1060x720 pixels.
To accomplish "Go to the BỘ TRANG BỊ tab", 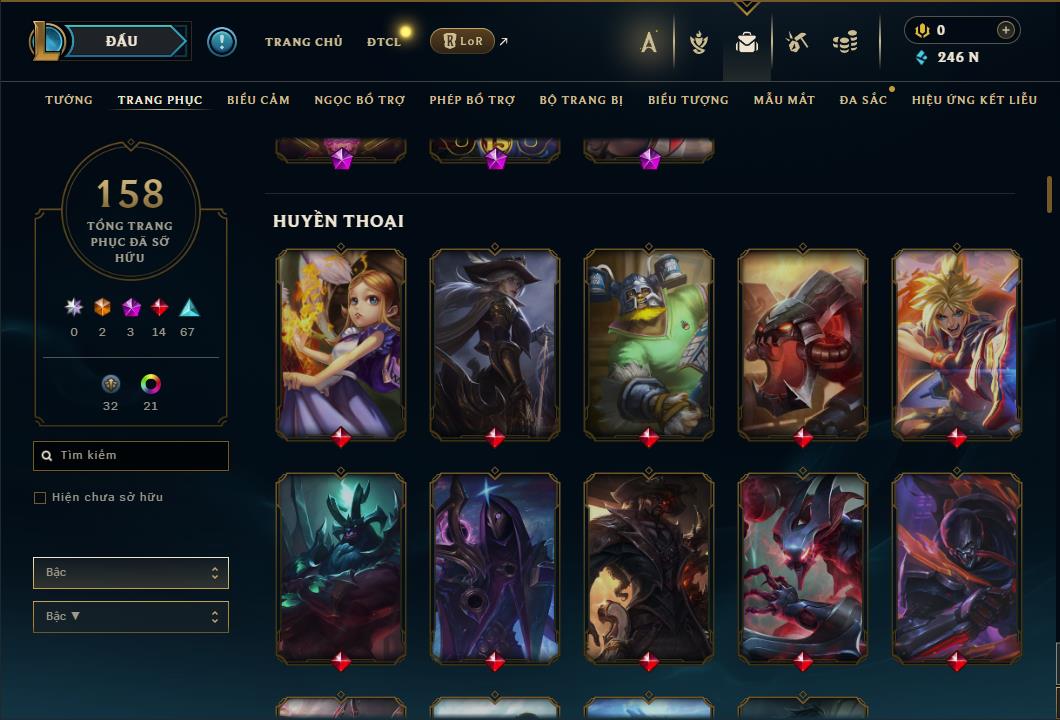I will tap(581, 100).
